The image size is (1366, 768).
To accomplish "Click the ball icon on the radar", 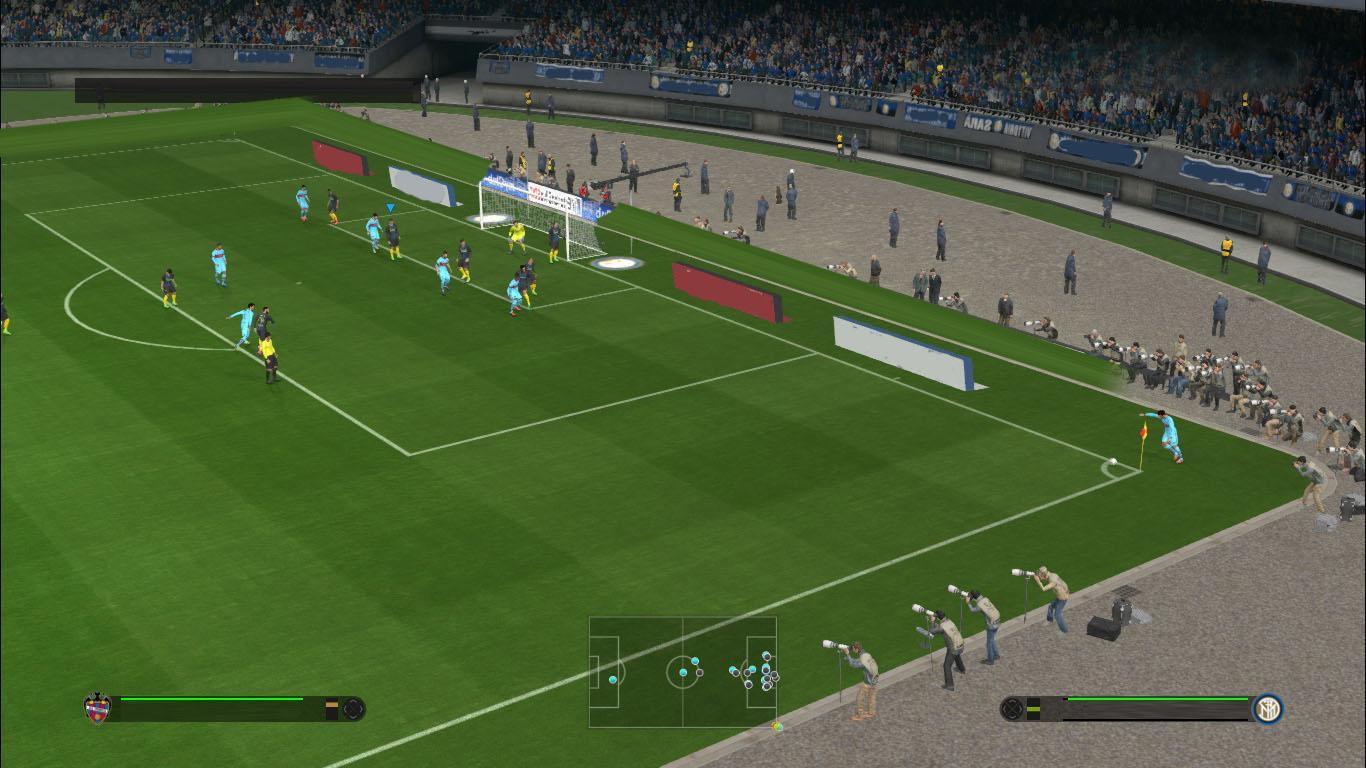I will coord(777,726).
